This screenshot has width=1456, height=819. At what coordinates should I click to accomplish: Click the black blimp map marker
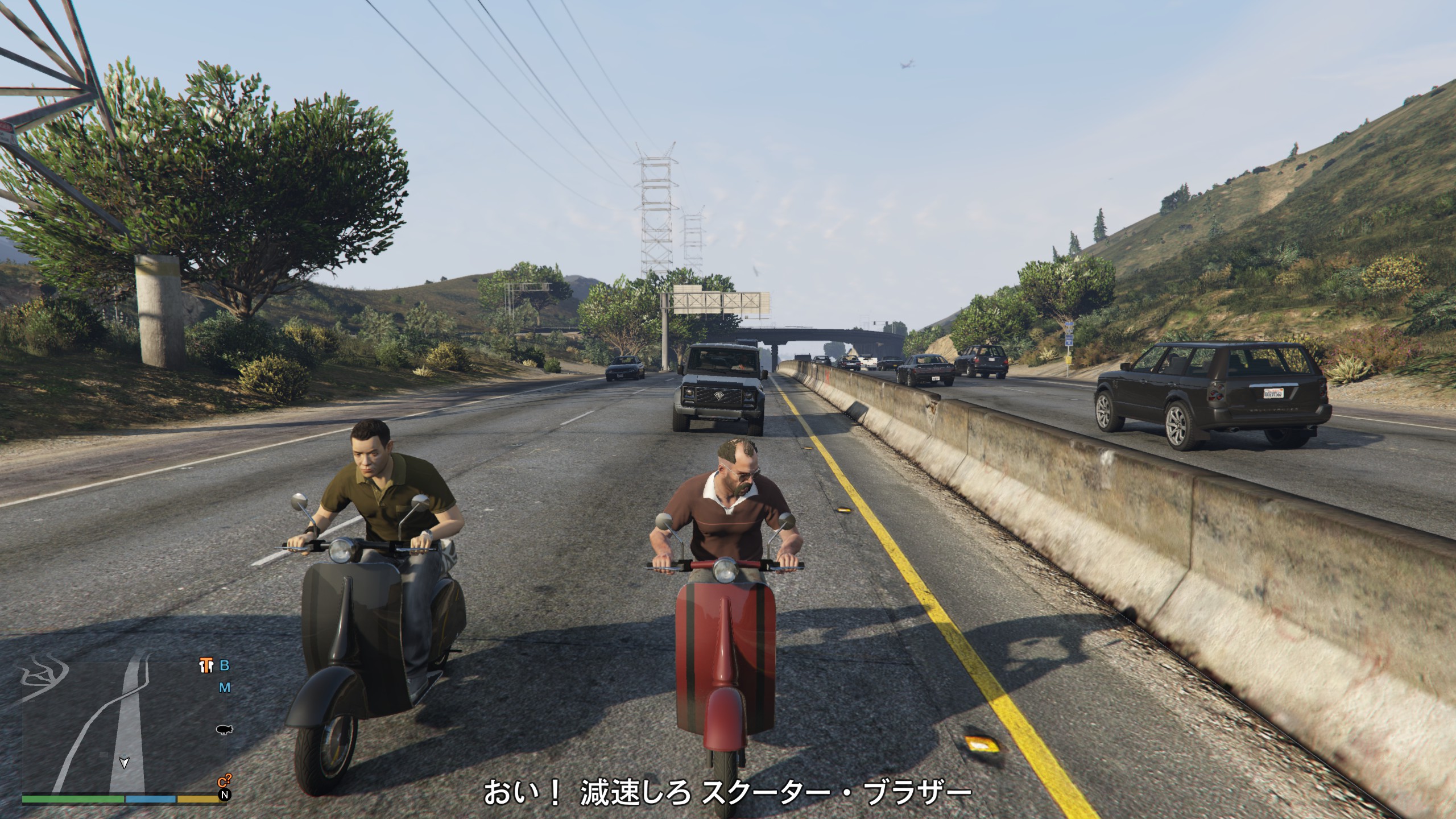click(x=225, y=730)
